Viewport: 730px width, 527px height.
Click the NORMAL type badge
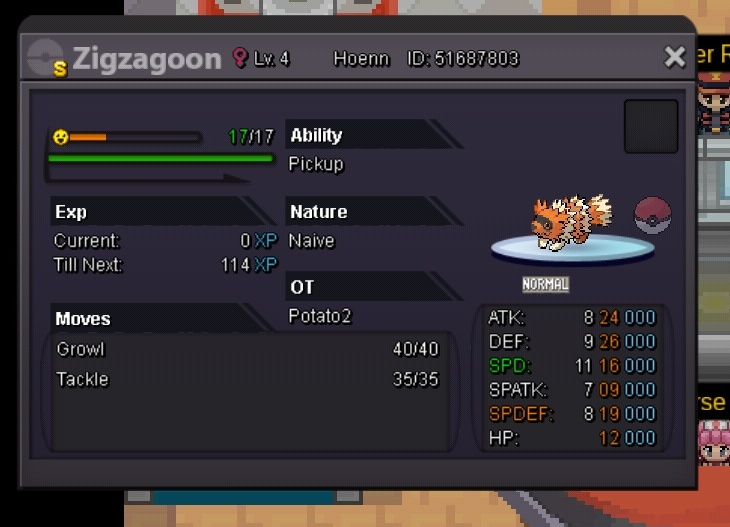click(545, 285)
